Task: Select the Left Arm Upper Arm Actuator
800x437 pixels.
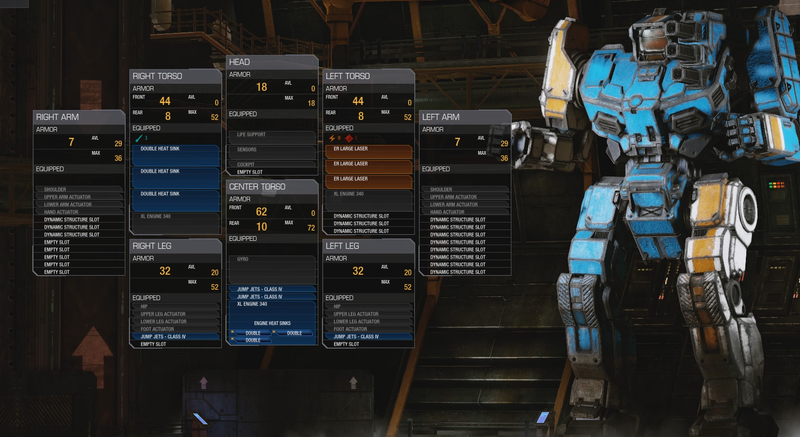Action: point(465,196)
